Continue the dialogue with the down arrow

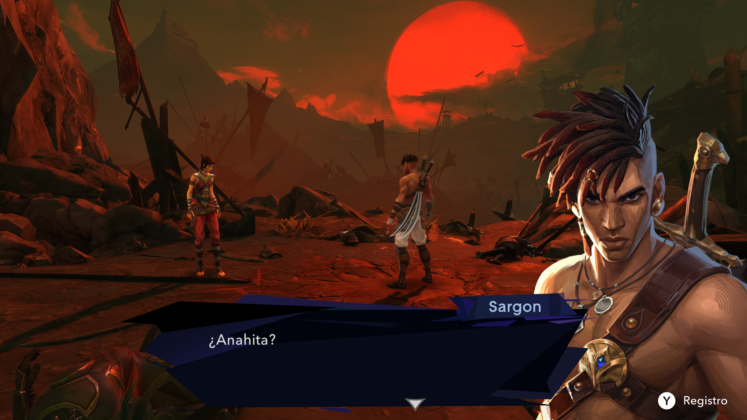[x=416, y=403]
